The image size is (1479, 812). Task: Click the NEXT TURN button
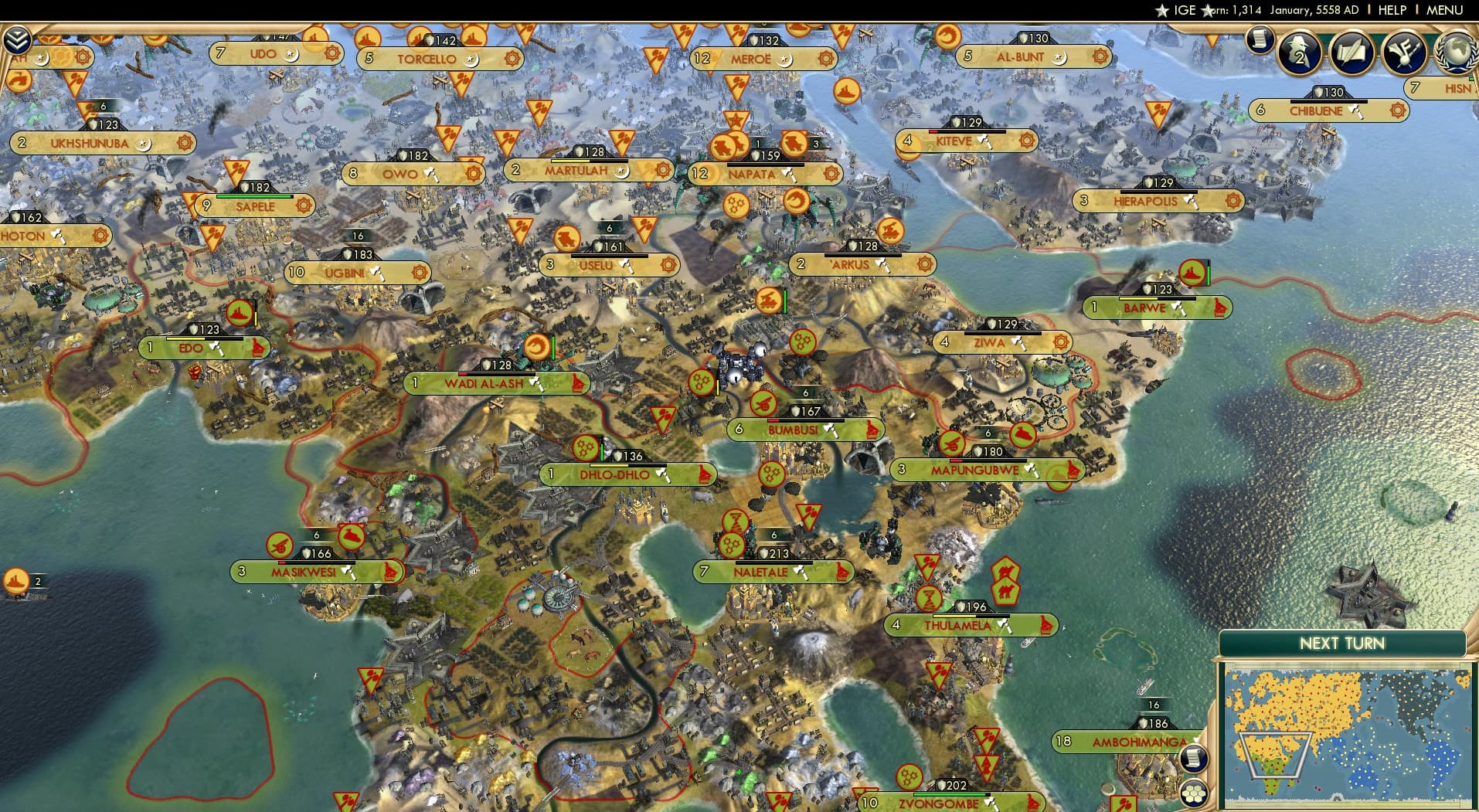click(x=1342, y=643)
